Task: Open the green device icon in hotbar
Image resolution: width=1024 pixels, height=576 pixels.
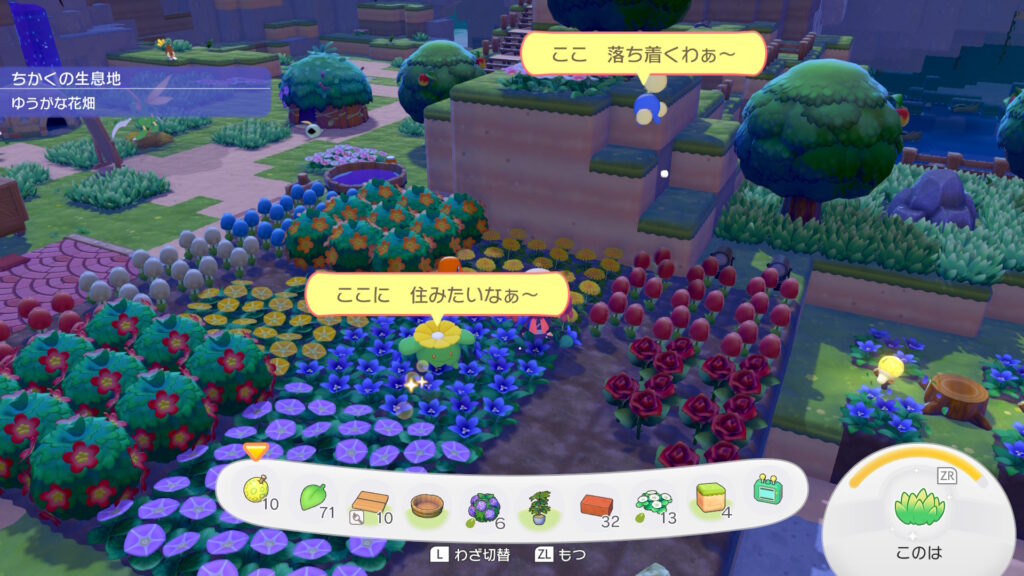Action: [x=767, y=490]
